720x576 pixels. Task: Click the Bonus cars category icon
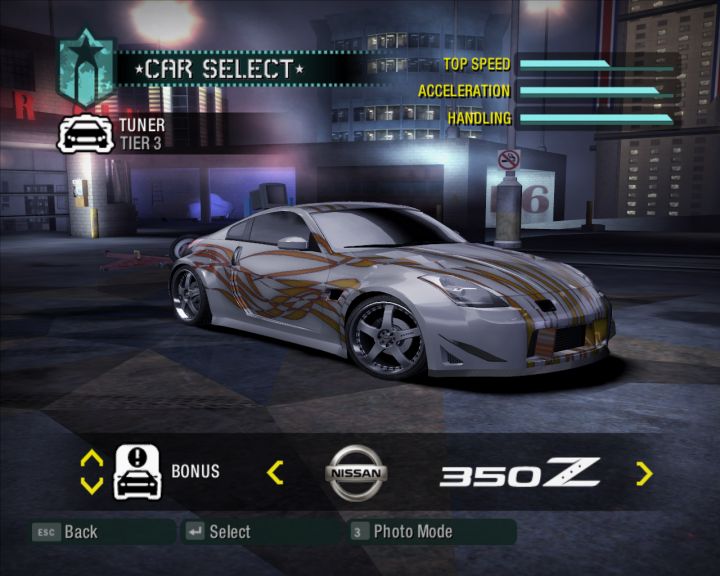pos(138,472)
